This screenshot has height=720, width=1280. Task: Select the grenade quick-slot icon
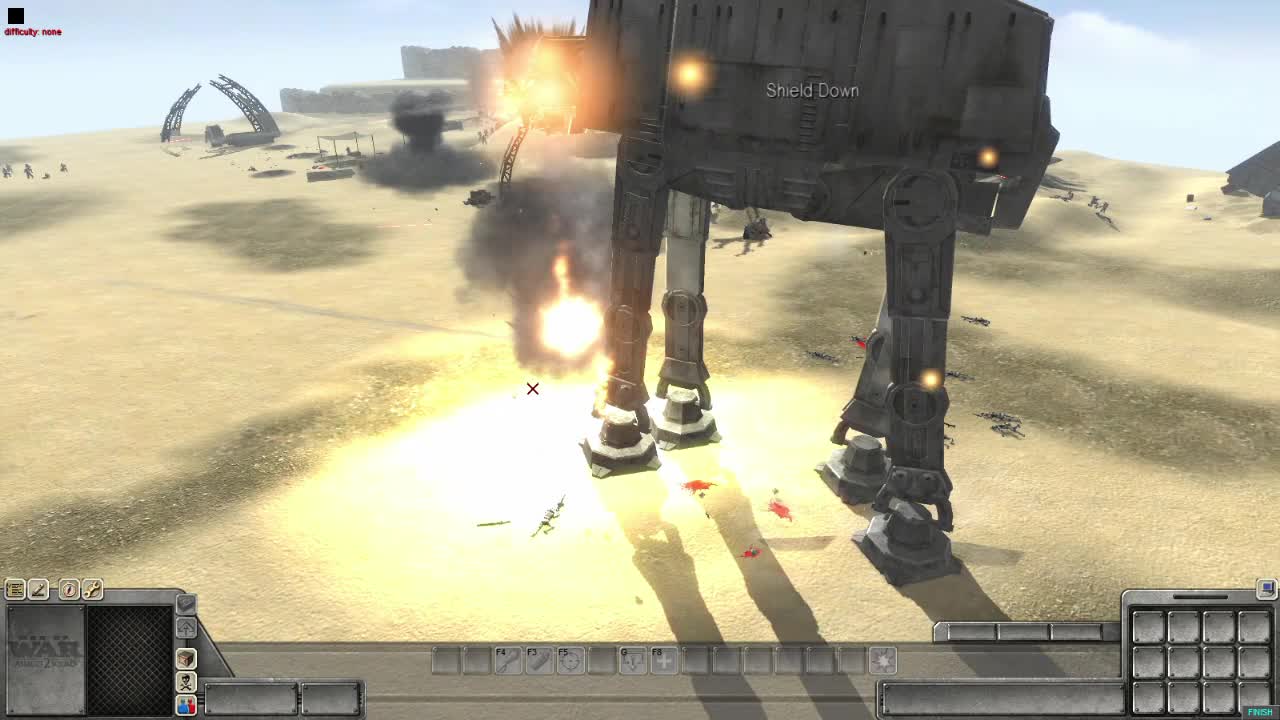186,606
